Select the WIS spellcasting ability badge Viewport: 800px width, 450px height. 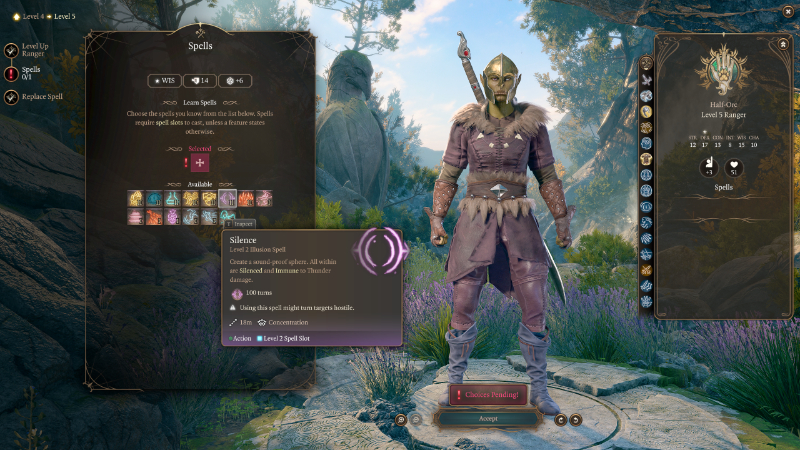pos(165,81)
